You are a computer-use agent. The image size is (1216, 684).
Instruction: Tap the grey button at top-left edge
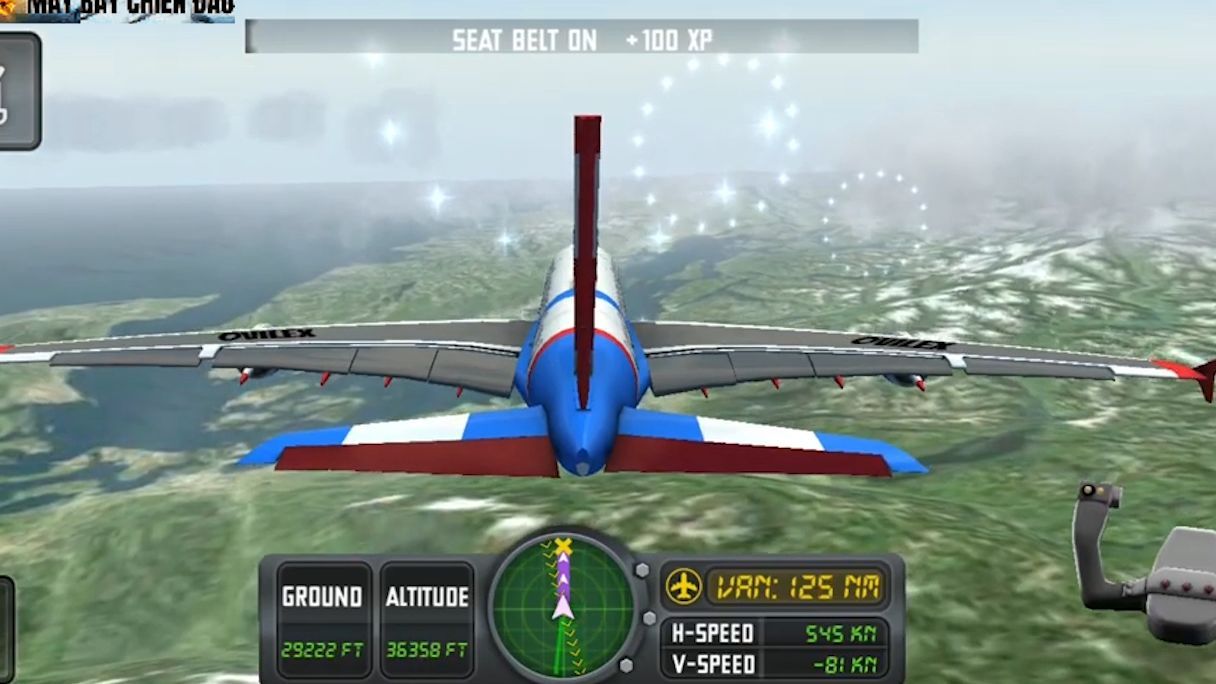click(17, 91)
